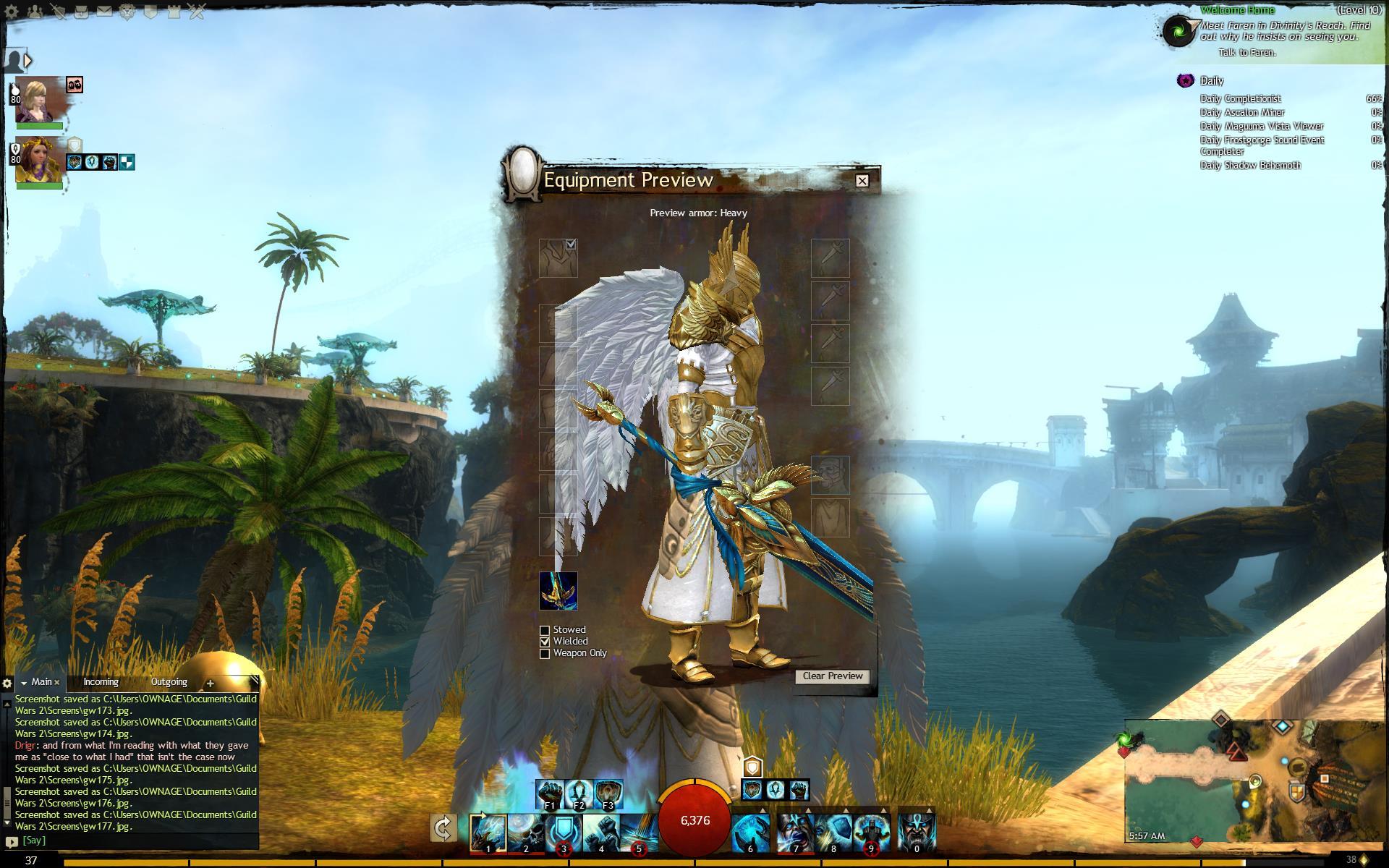Tick the Stowed checkbox
This screenshot has height=868, width=1389.
point(545,631)
